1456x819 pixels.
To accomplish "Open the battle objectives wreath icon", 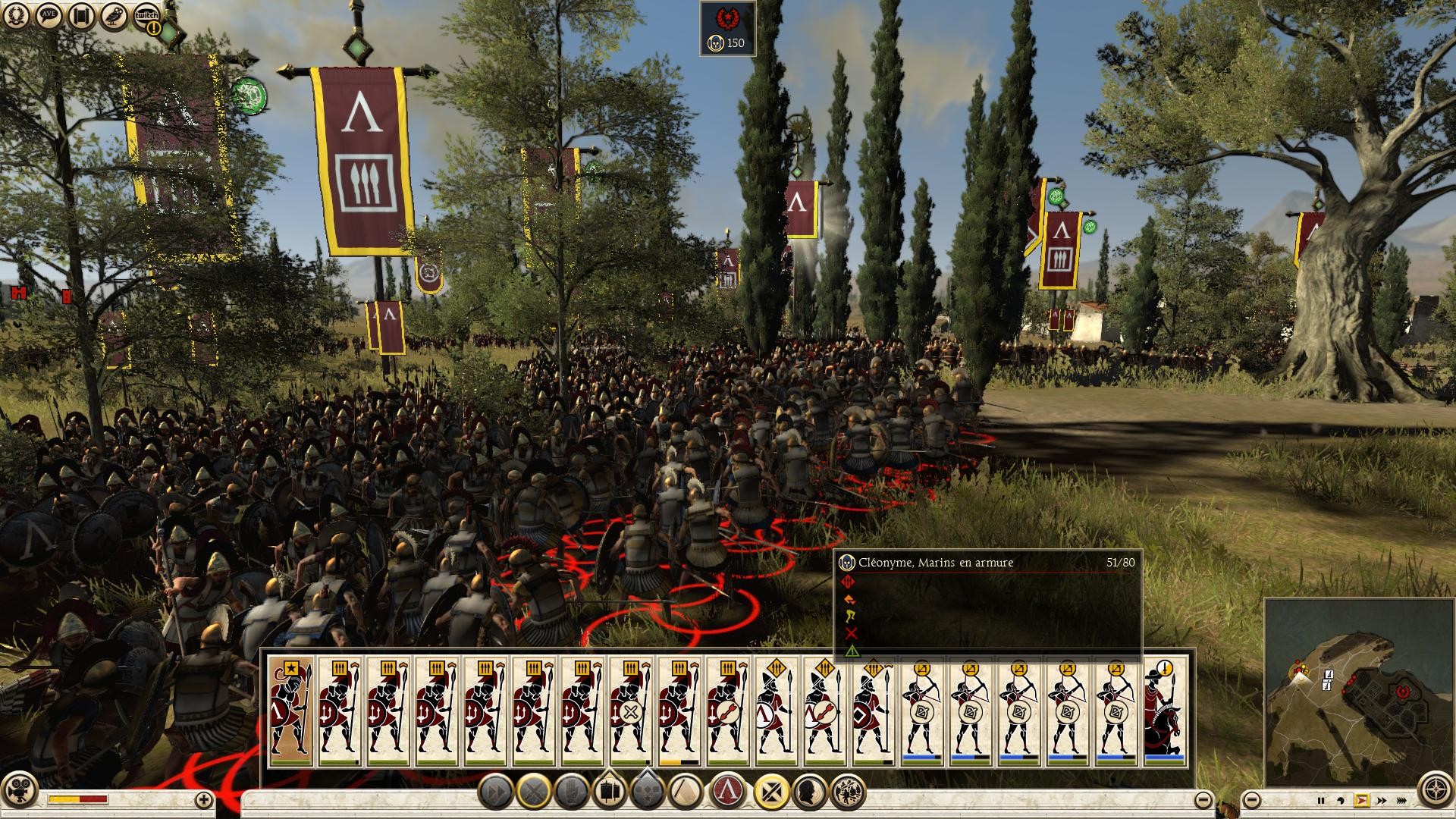I will point(15,15).
